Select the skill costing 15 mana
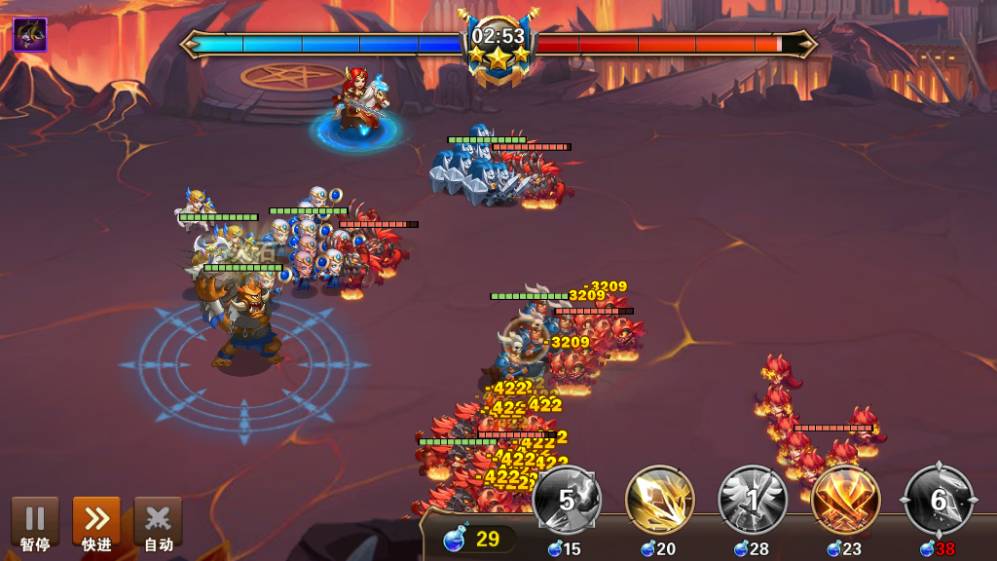997x561 pixels. click(x=567, y=499)
